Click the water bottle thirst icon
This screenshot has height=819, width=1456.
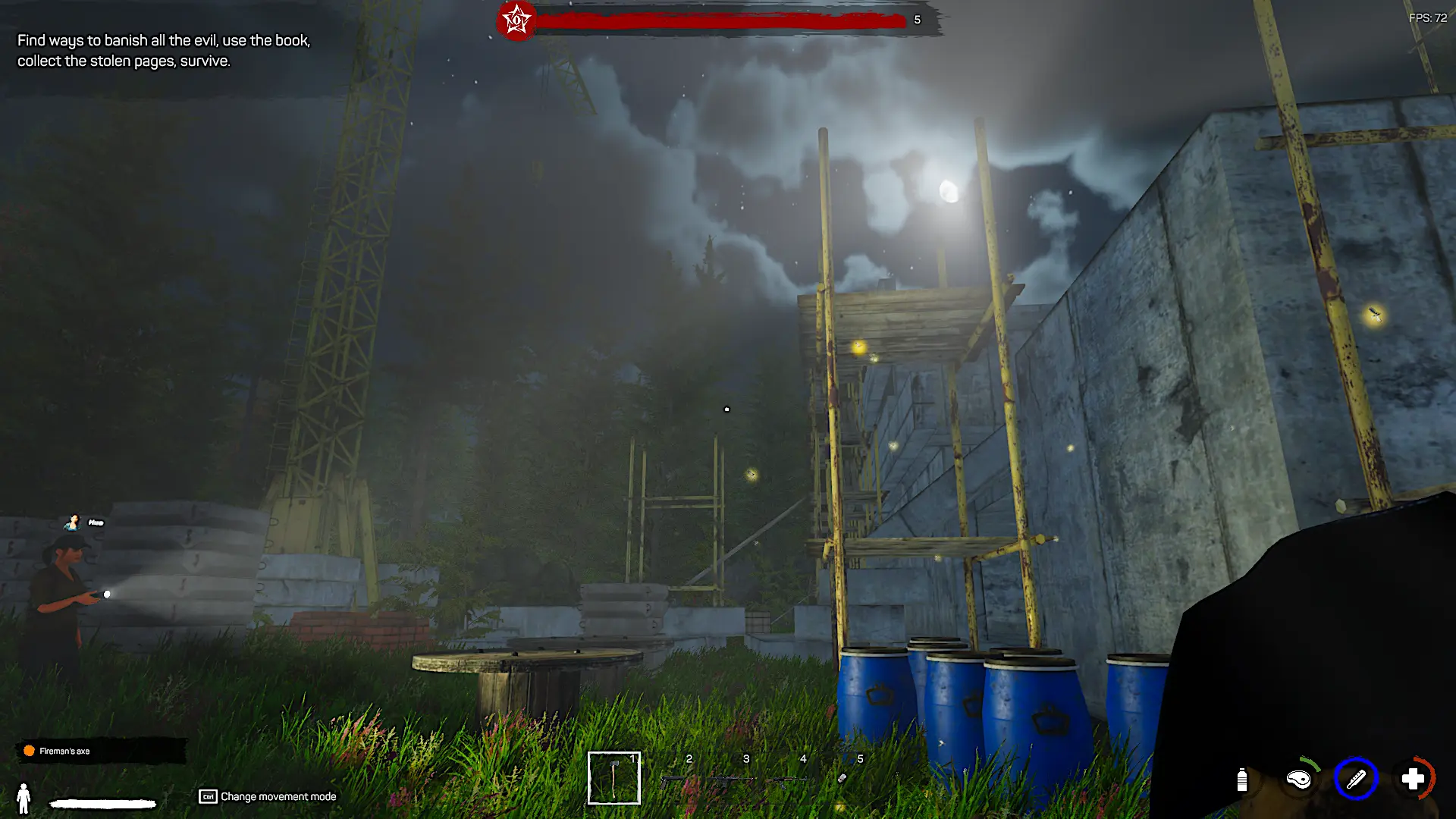(x=1241, y=780)
